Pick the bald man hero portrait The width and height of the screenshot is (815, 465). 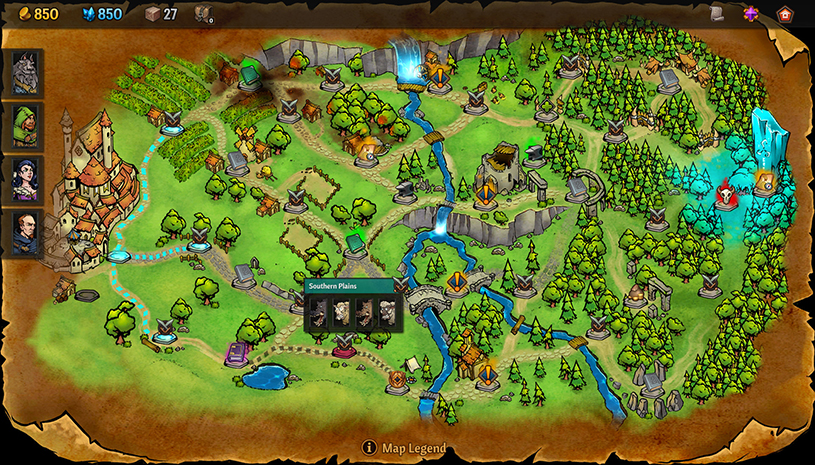tap(25, 233)
